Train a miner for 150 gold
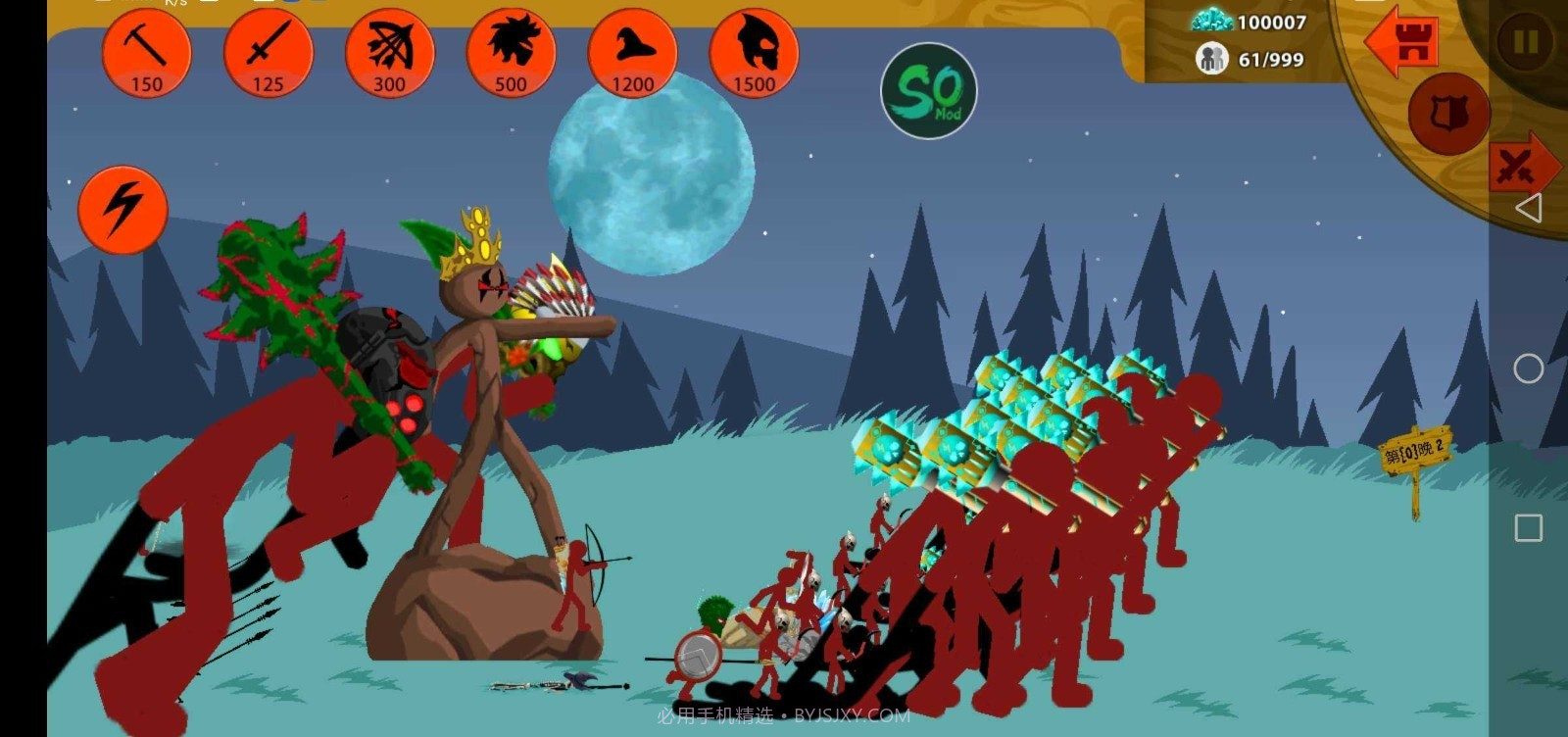This screenshot has width=1568, height=737. click(146, 53)
